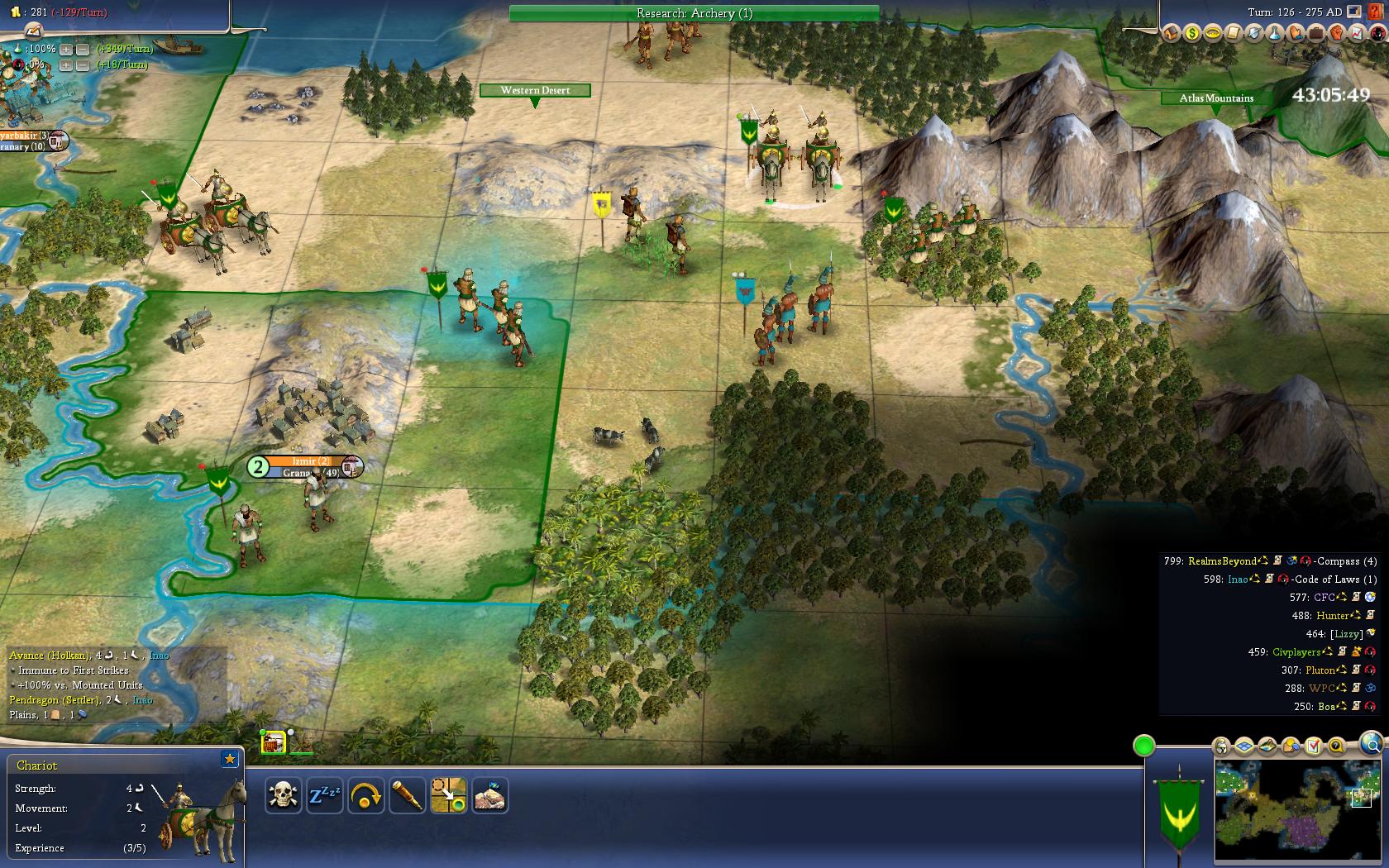Click the explore terrain command button
Screen dimensions: 1389x868
pyautogui.click(x=489, y=795)
